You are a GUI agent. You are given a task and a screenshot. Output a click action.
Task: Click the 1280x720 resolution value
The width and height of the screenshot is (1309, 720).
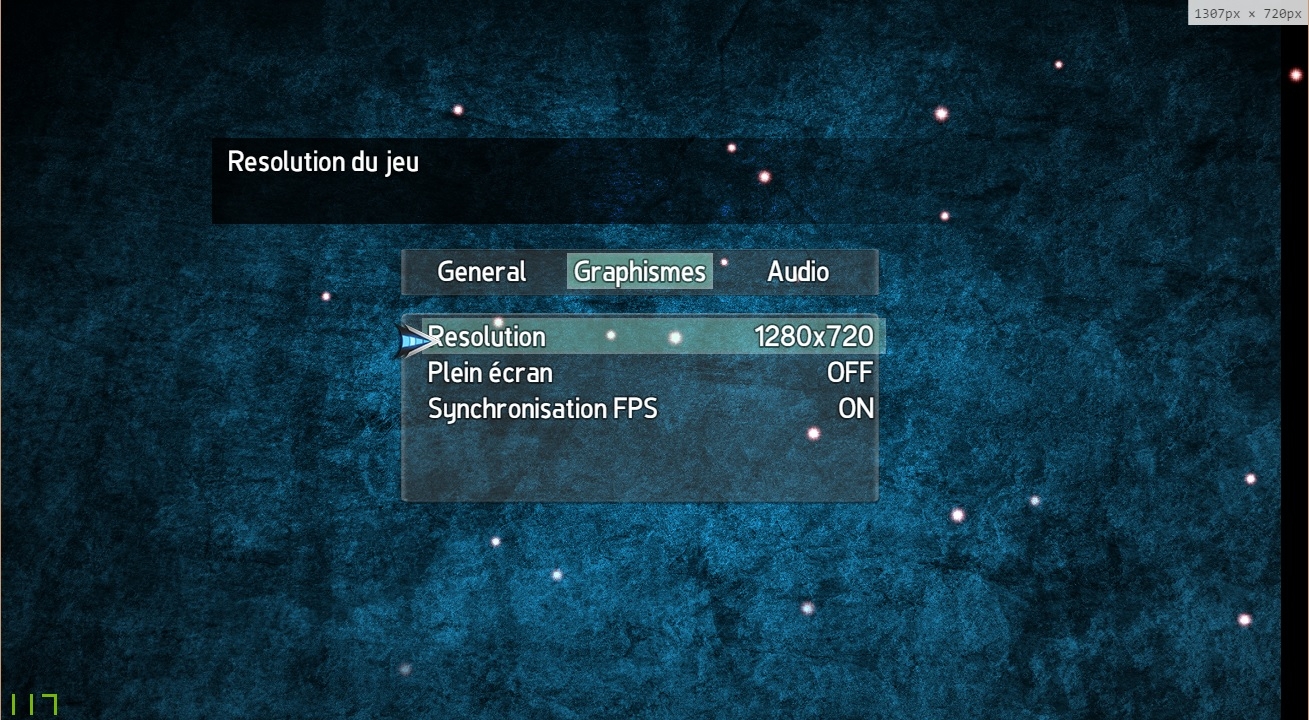click(815, 337)
